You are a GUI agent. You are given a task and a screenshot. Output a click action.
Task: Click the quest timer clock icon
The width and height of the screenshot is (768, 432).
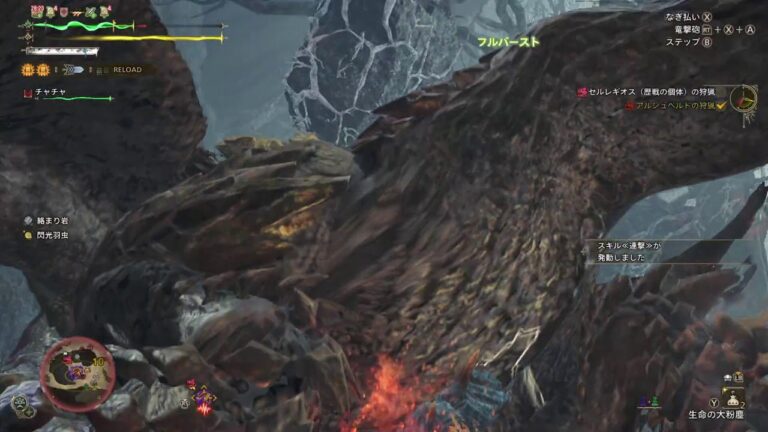(743, 98)
